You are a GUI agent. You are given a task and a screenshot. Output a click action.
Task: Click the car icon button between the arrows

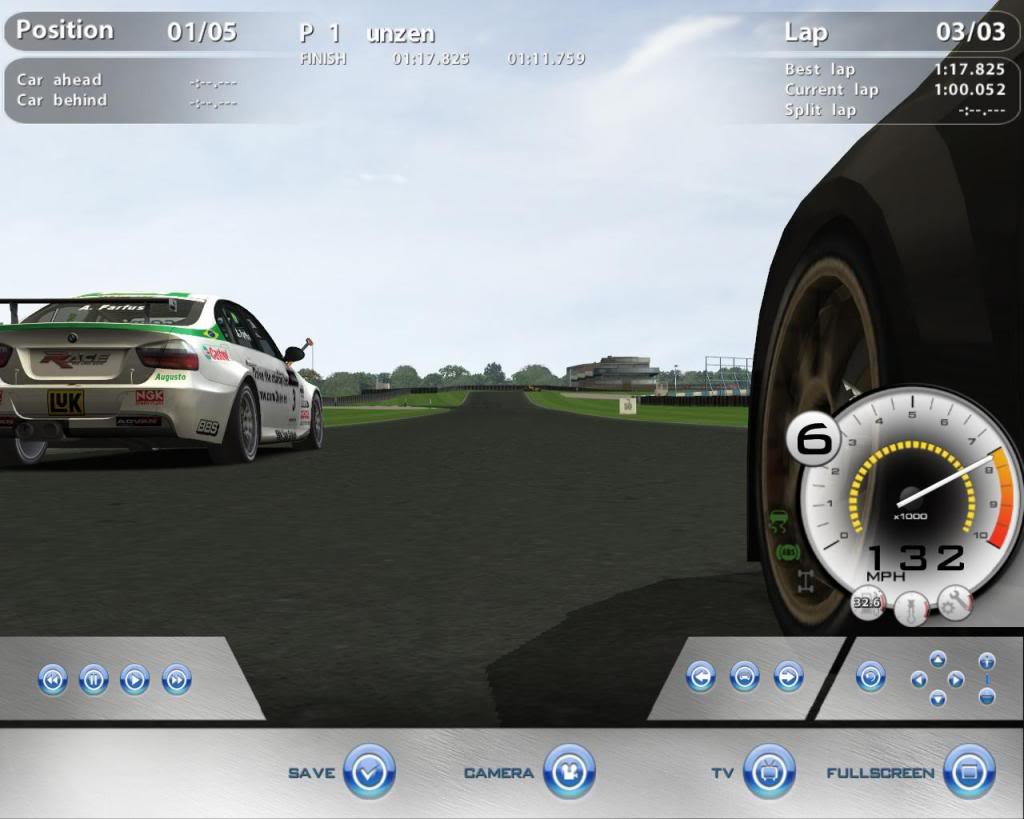(x=744, y=677)
